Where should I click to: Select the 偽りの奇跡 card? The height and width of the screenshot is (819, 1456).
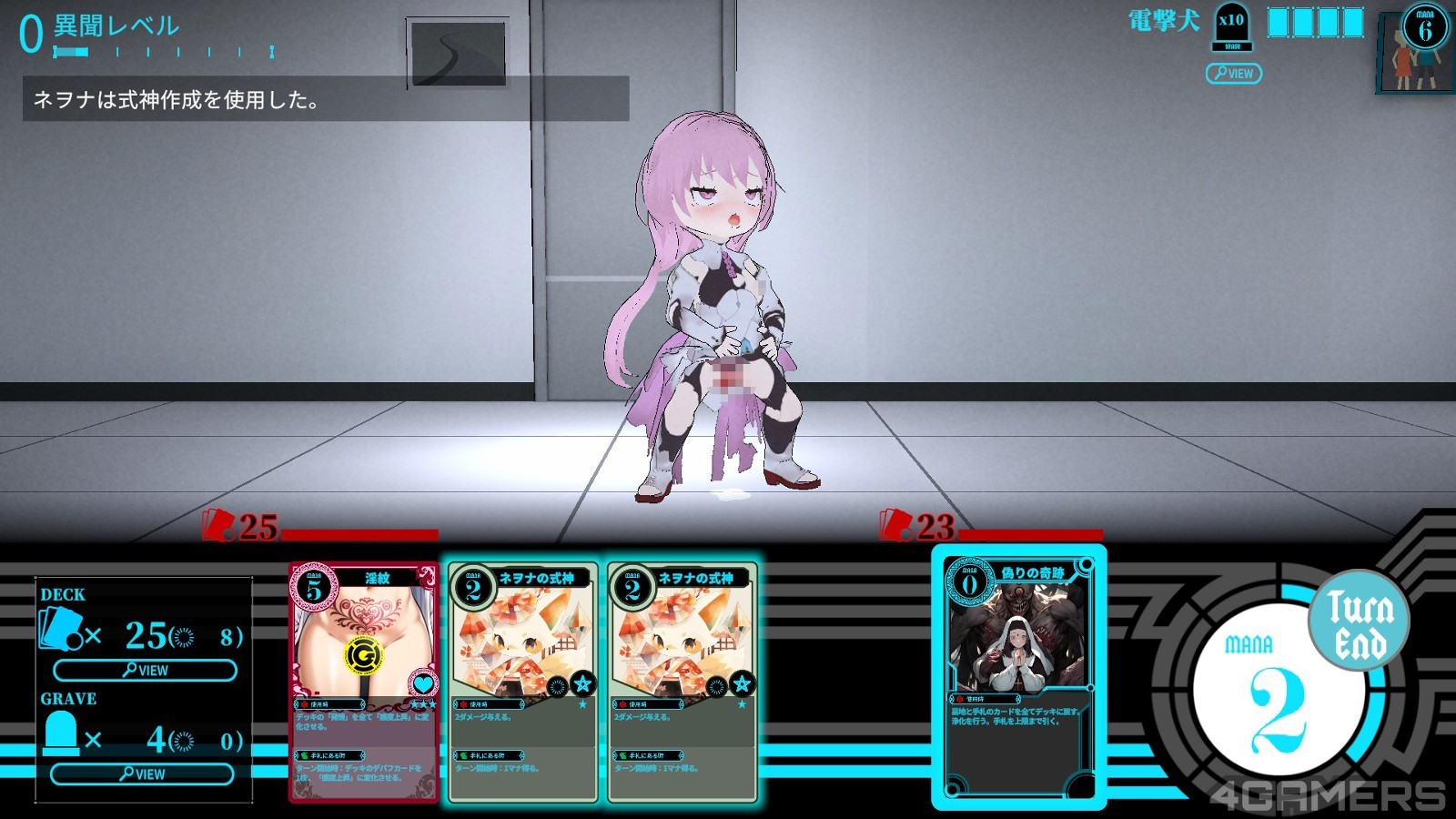click(x=1018, y=676)
